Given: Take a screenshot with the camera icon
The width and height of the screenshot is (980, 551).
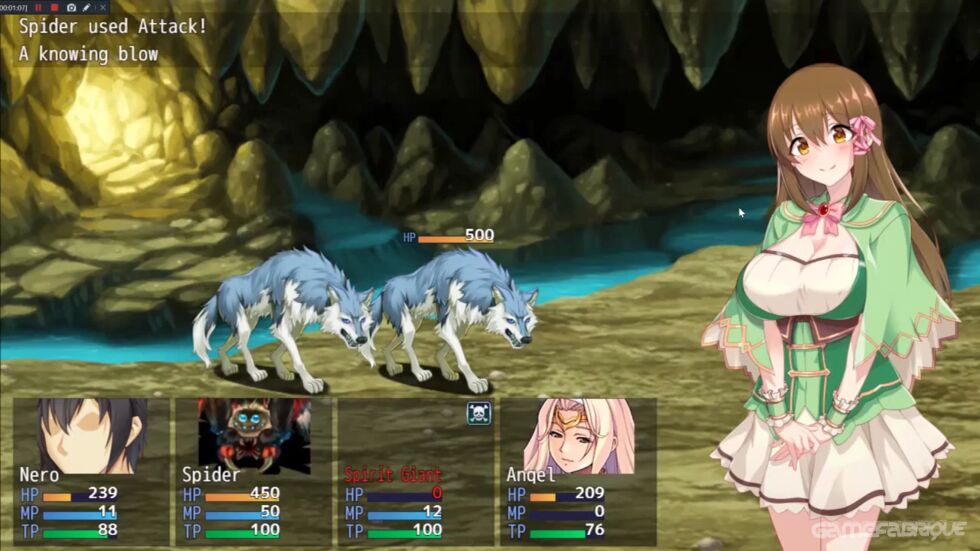Looking at the screenshot, I should 70,7.
